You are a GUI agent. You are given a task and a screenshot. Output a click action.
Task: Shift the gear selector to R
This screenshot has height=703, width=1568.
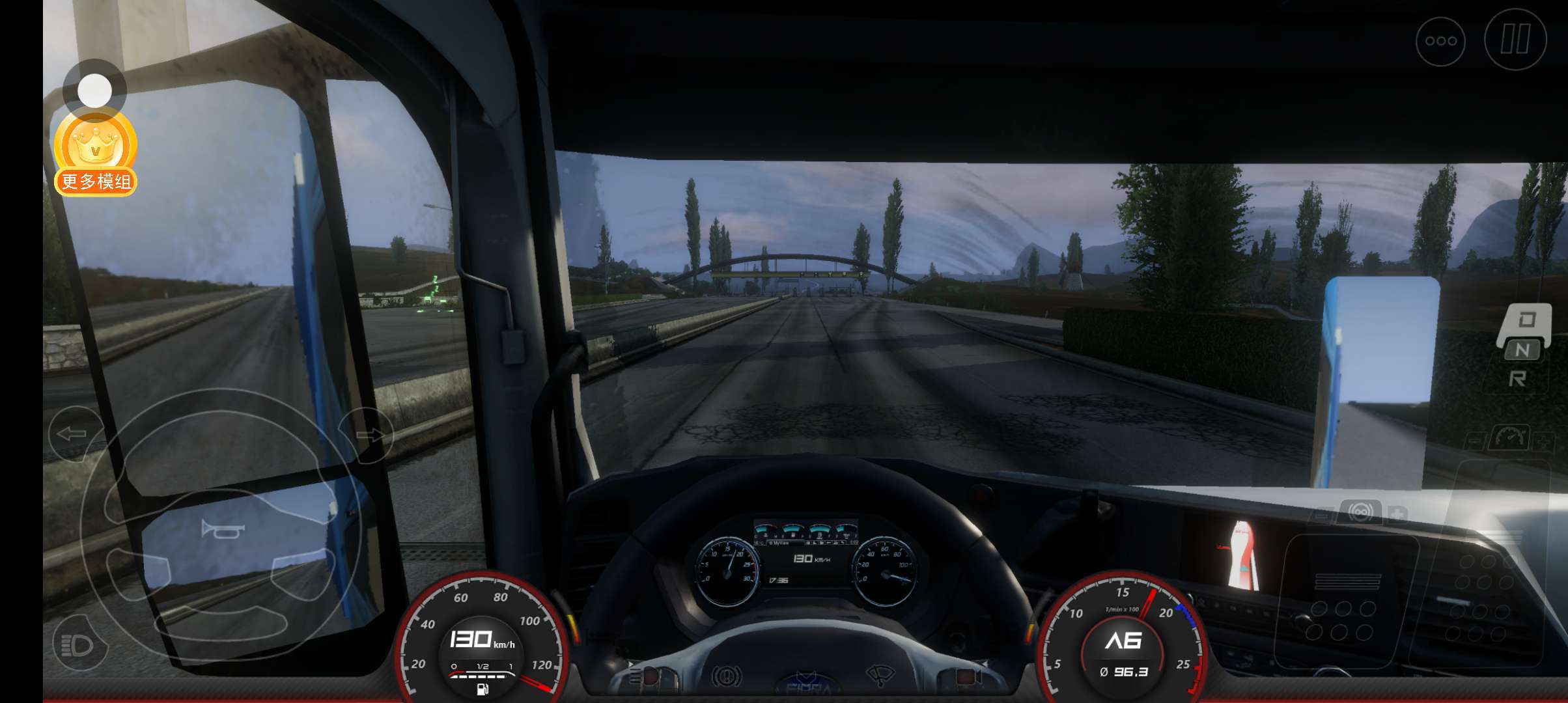pos(1518,379)
